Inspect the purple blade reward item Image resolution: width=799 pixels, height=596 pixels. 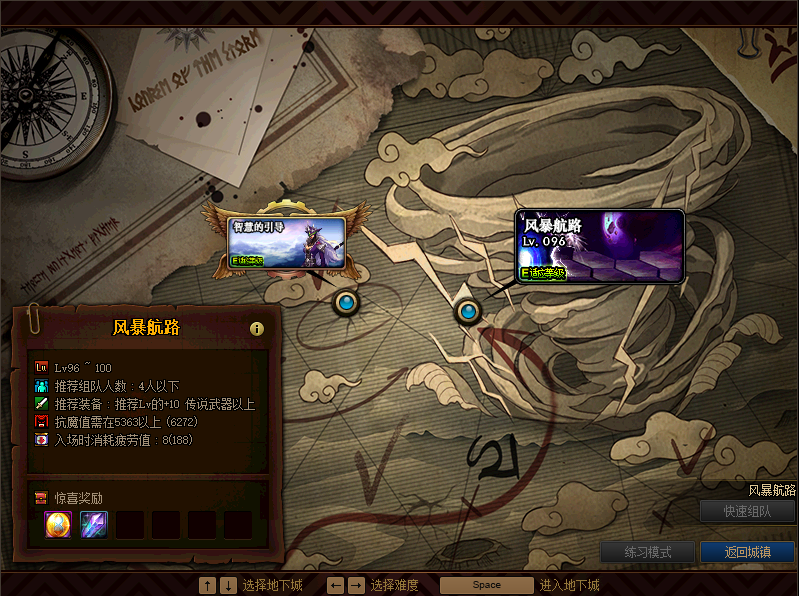[x=94, y=524]
